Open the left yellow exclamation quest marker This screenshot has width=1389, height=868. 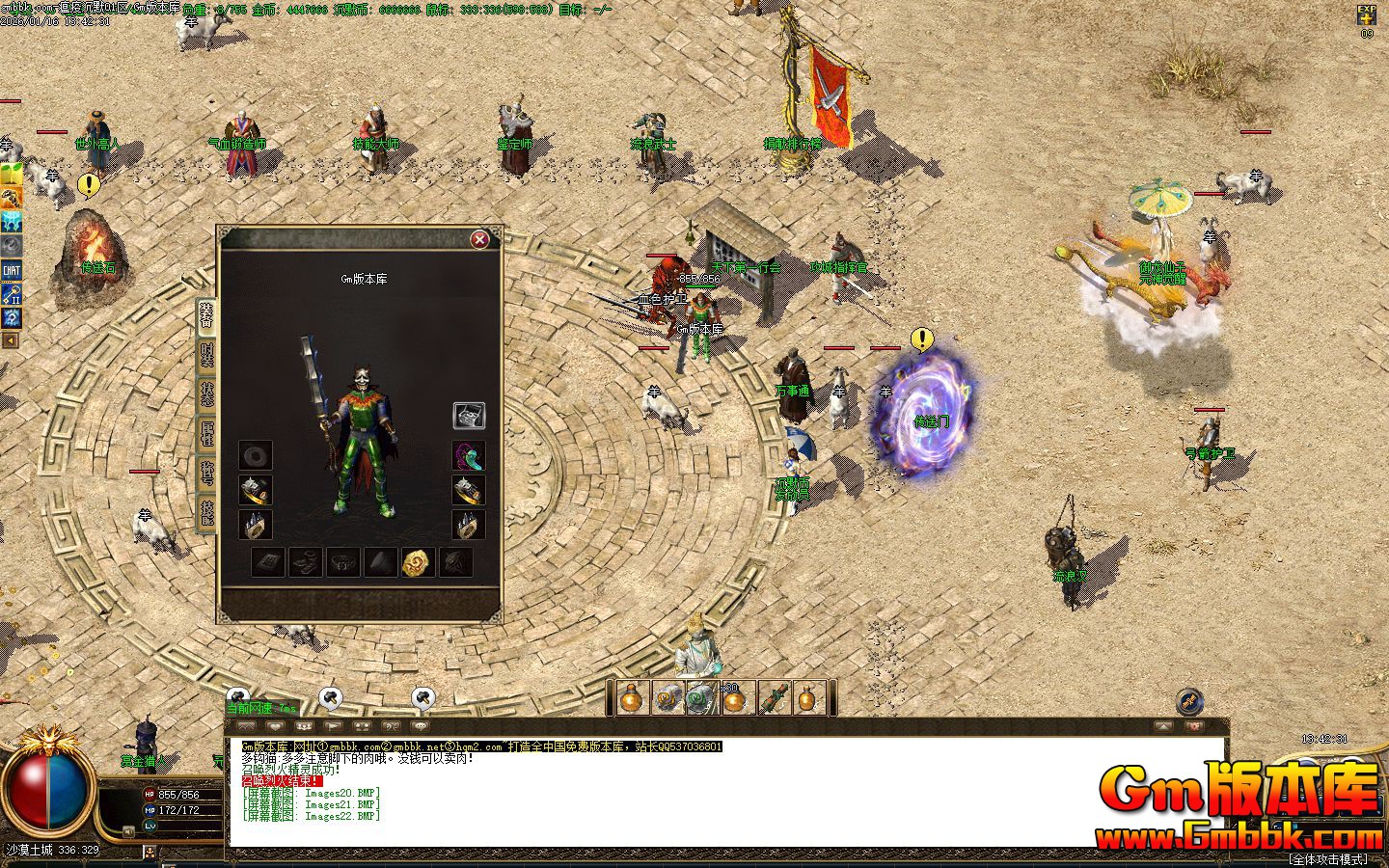point(89,183)
